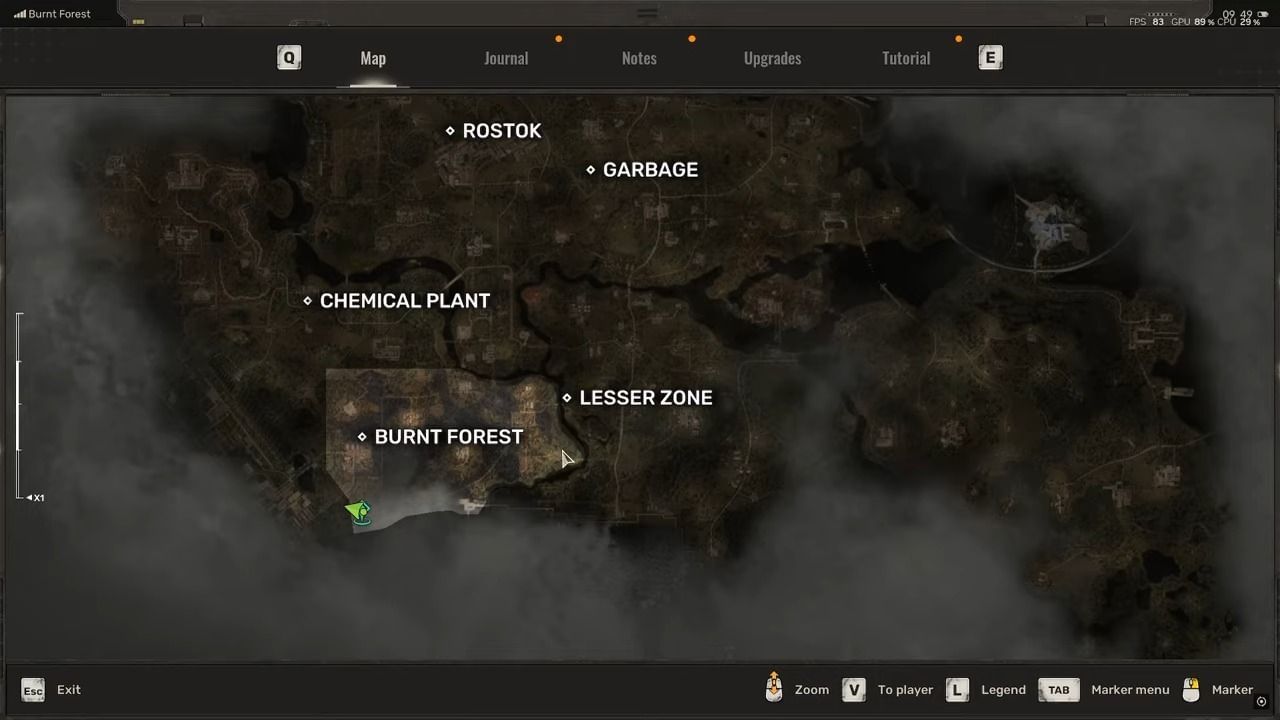Select the Rostok map marker

450,130
